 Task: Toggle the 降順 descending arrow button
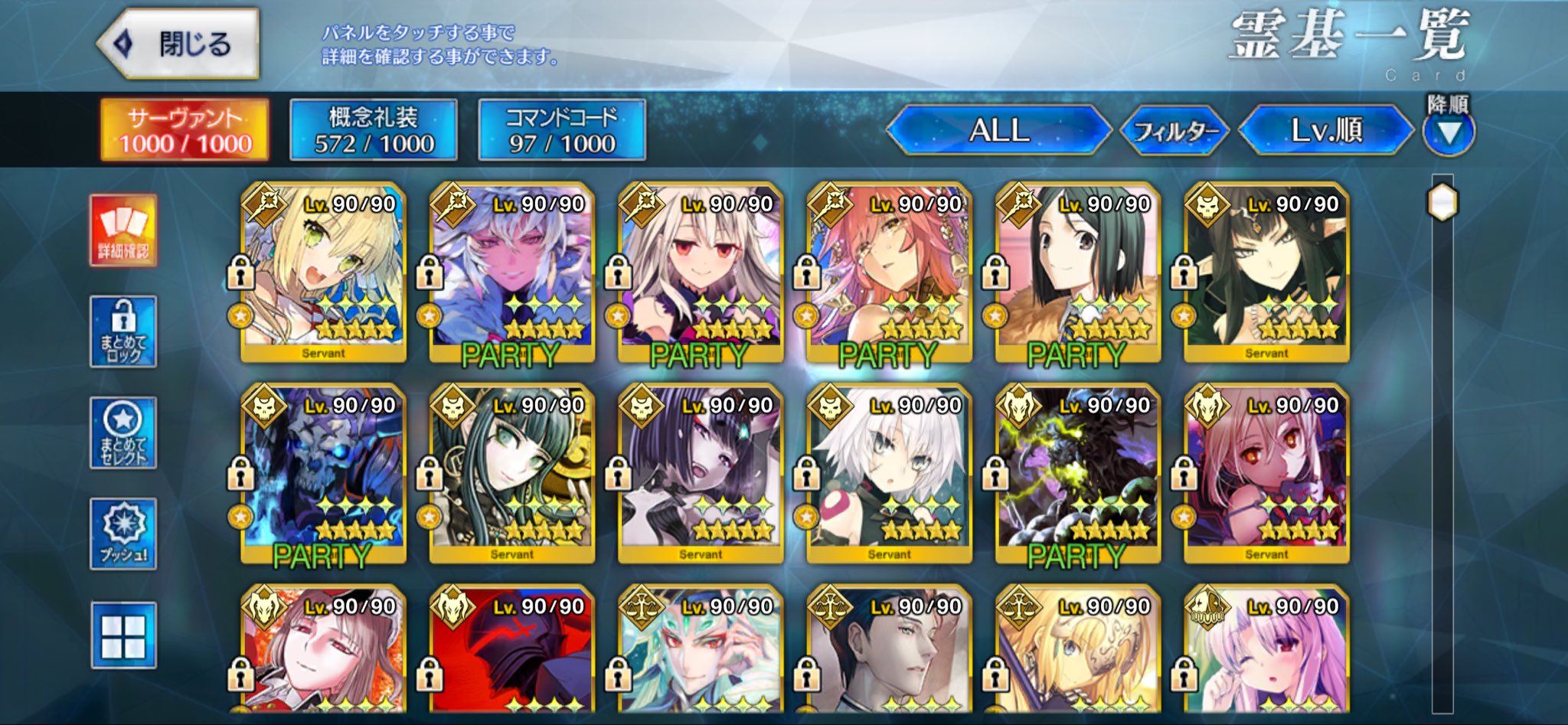tap(1448, 133)
